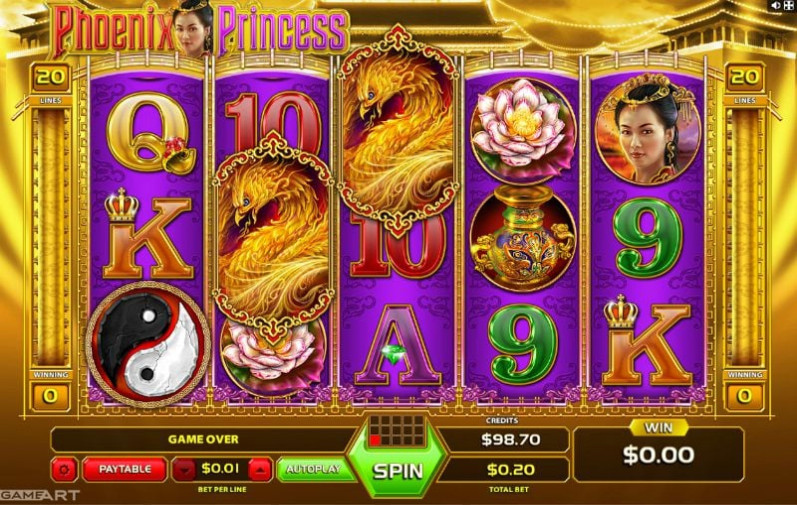This screenshot has height=505, width=797.
Task: Increase the bet per line
Action: [x=259, y=469]
